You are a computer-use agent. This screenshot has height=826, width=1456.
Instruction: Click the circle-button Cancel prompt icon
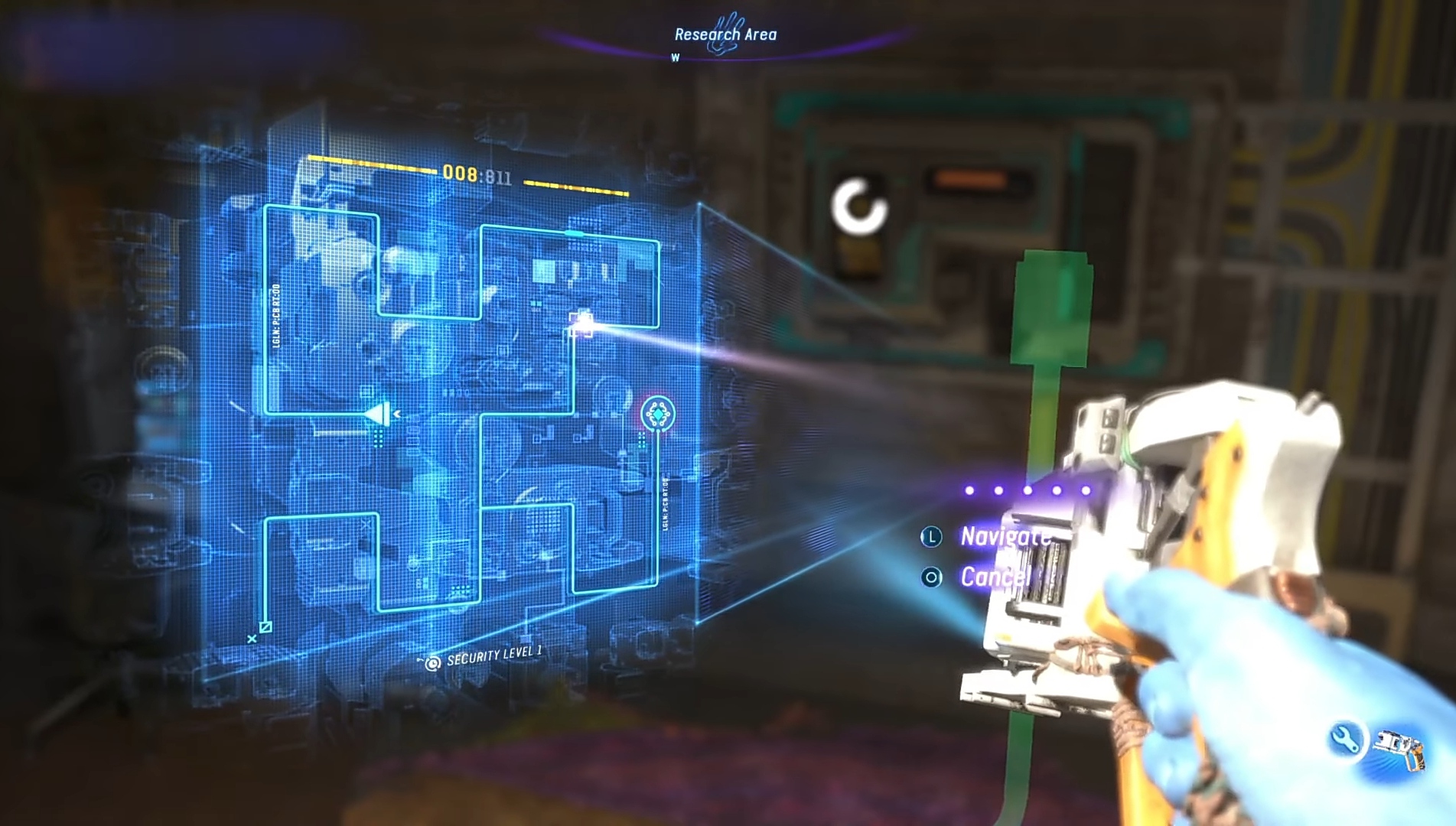point(930,577)
